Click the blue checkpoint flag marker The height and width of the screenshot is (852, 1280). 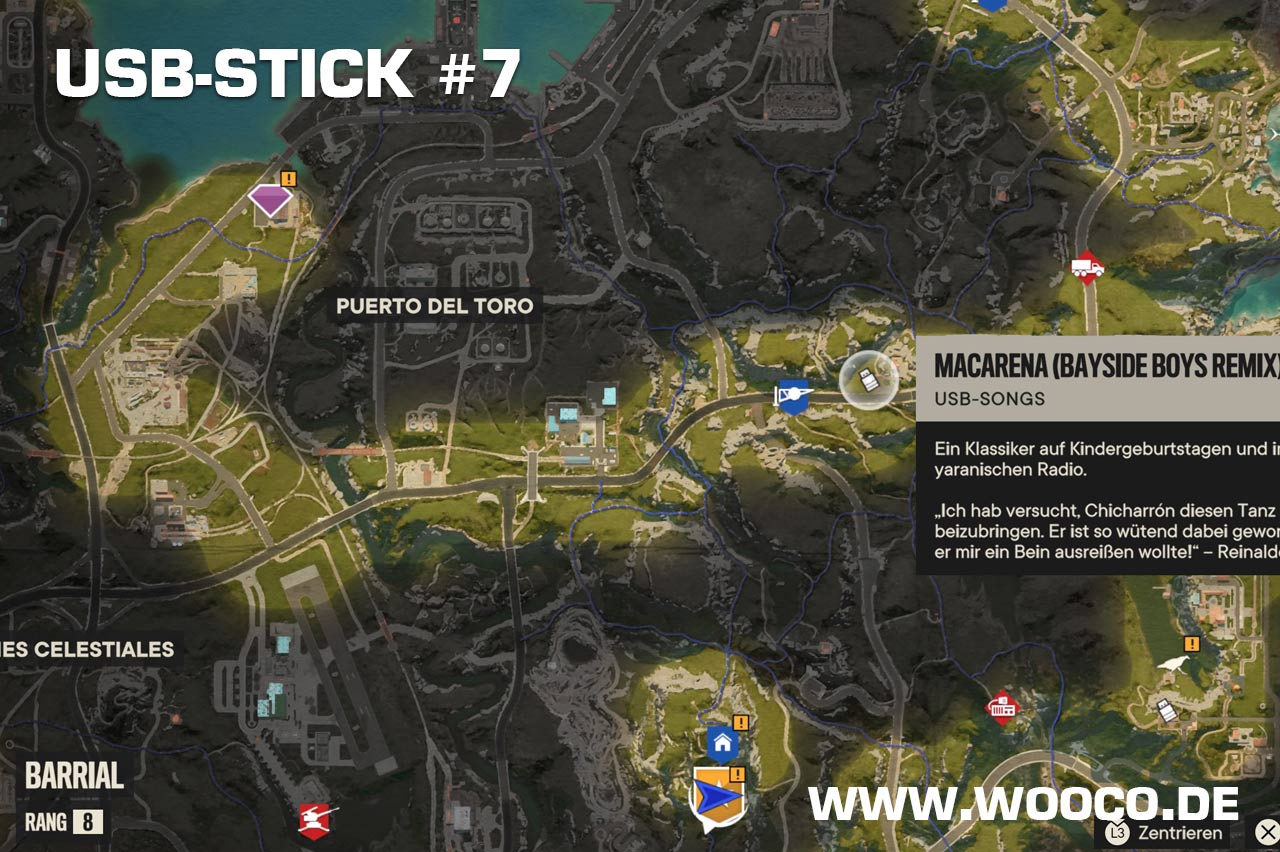click(793, 396)
